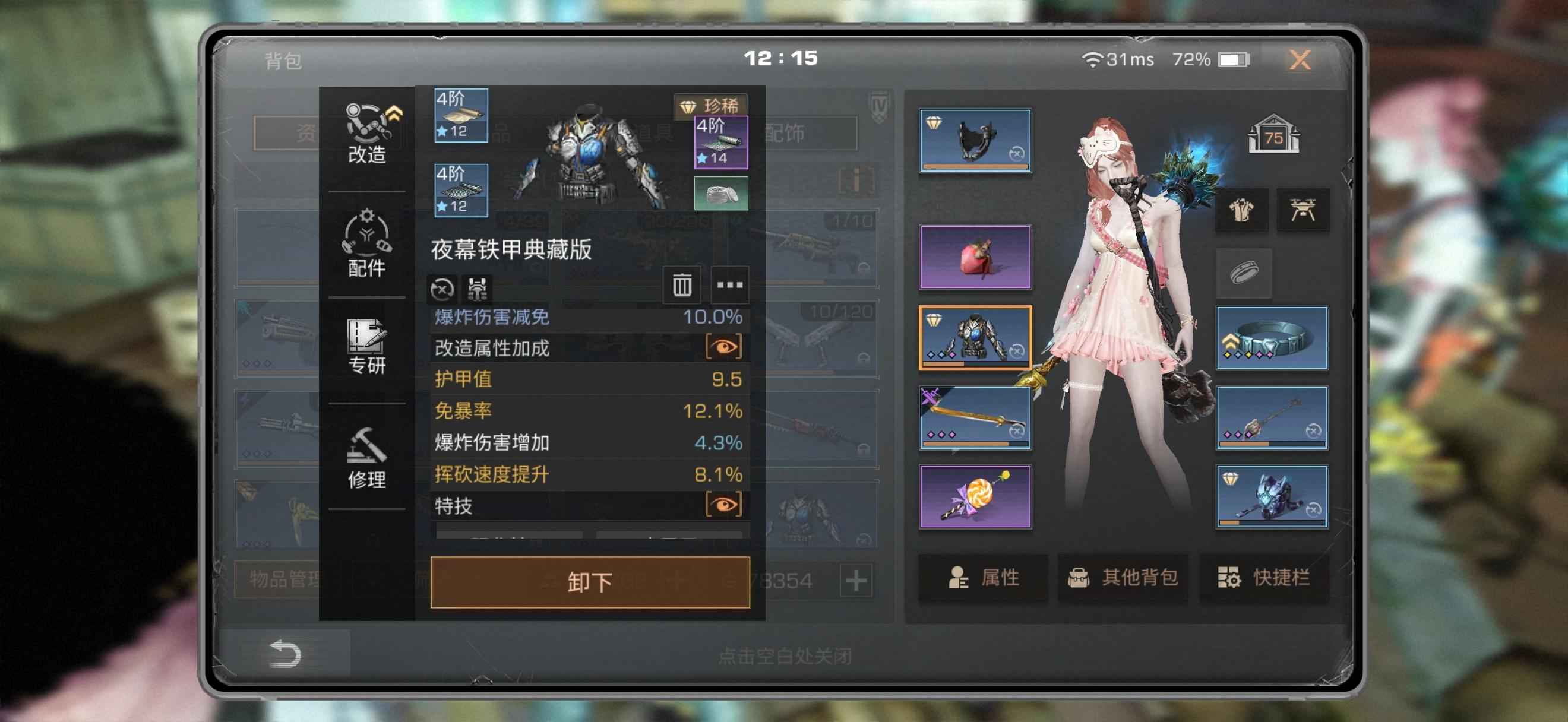Go back with the return arrow

coord(285,654)
